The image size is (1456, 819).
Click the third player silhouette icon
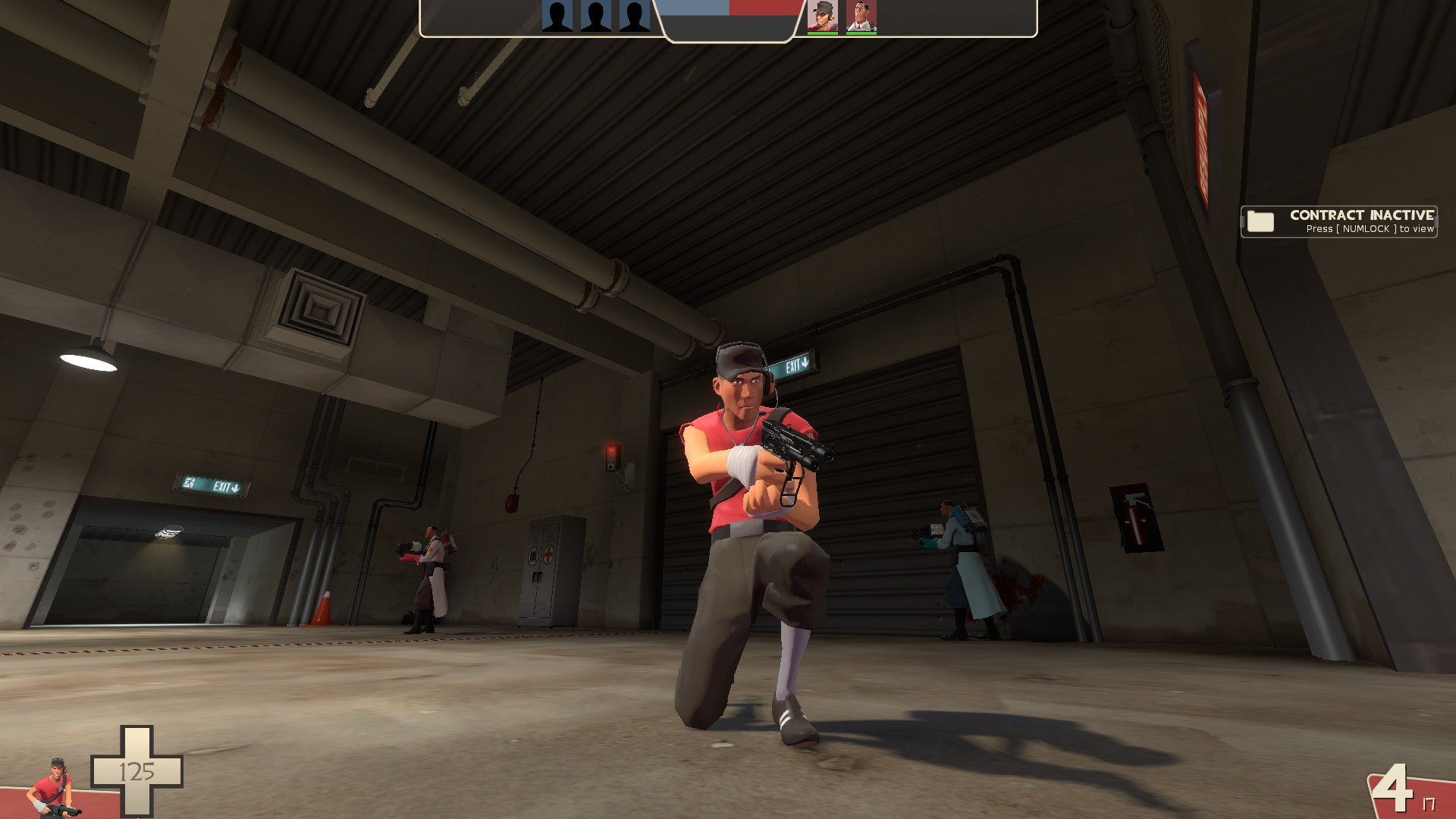(x=634, y=15)
